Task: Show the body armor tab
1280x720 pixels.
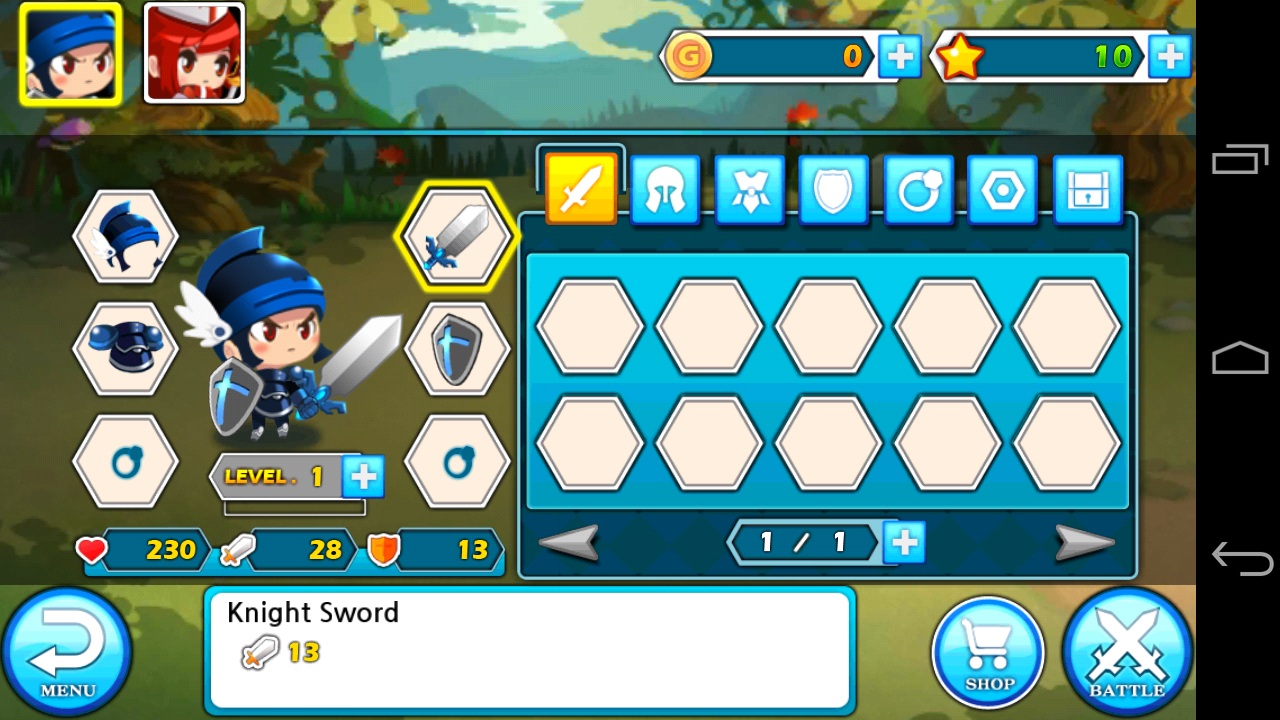Action: tap(750, 189)
